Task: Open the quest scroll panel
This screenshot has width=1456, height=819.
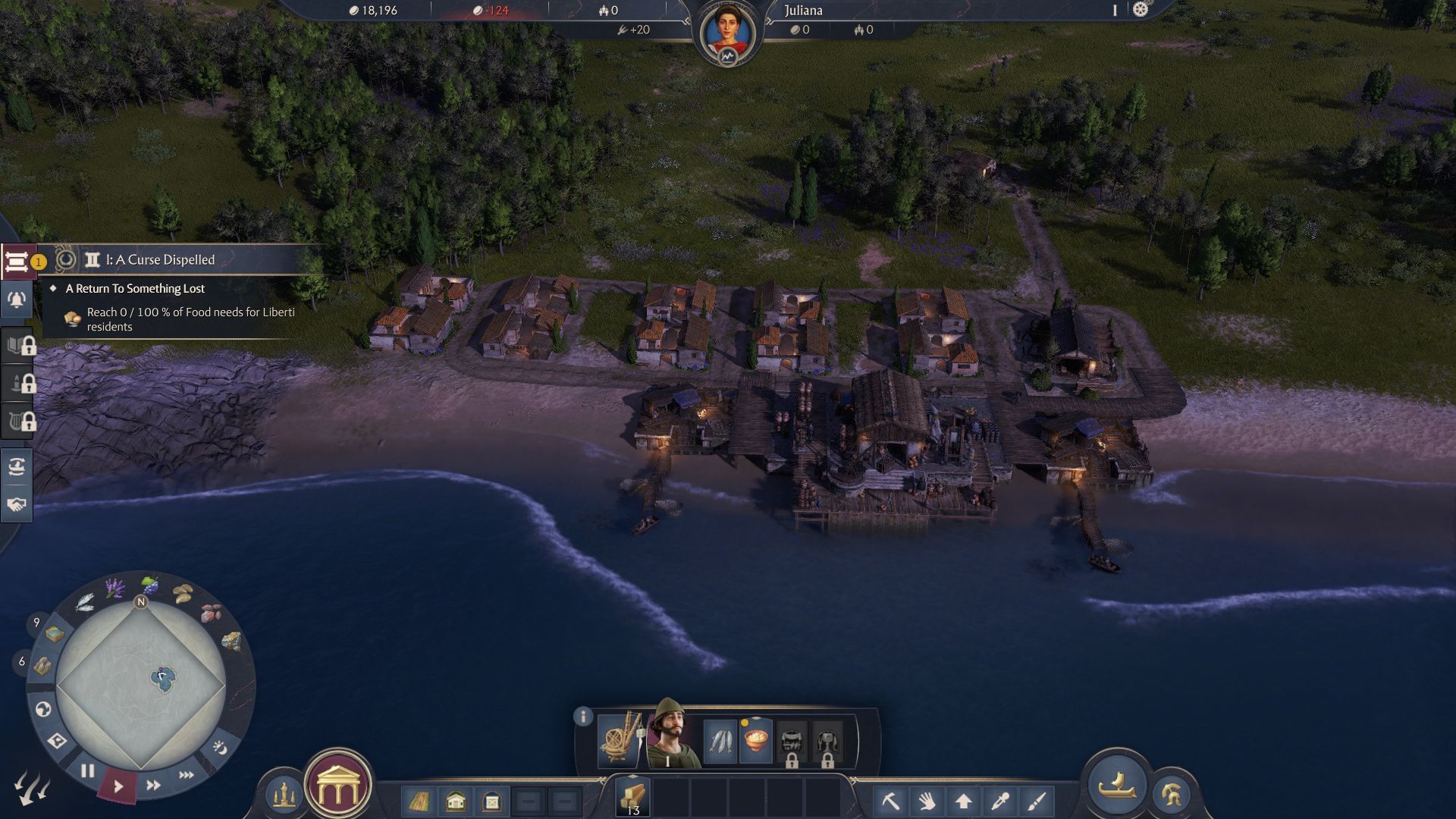Action: (17, 262)
